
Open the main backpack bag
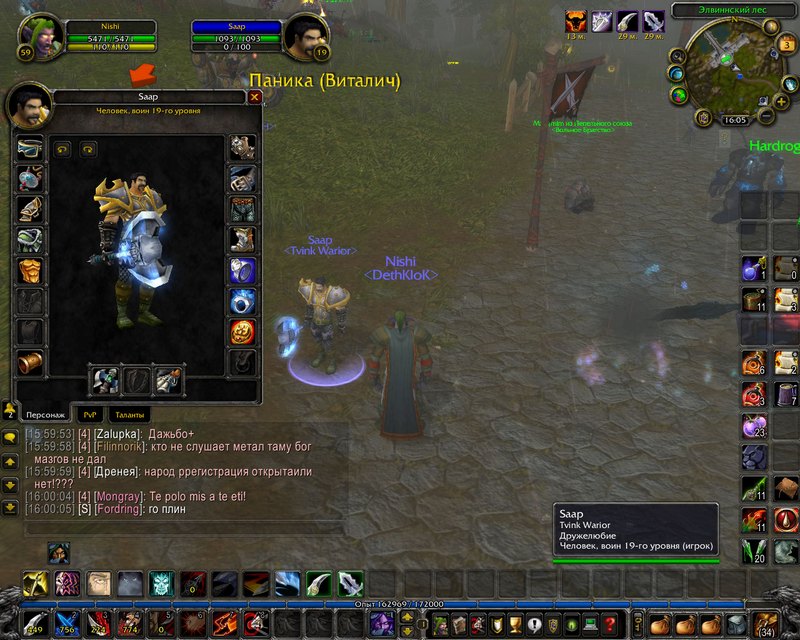click(x=765, y=624)
